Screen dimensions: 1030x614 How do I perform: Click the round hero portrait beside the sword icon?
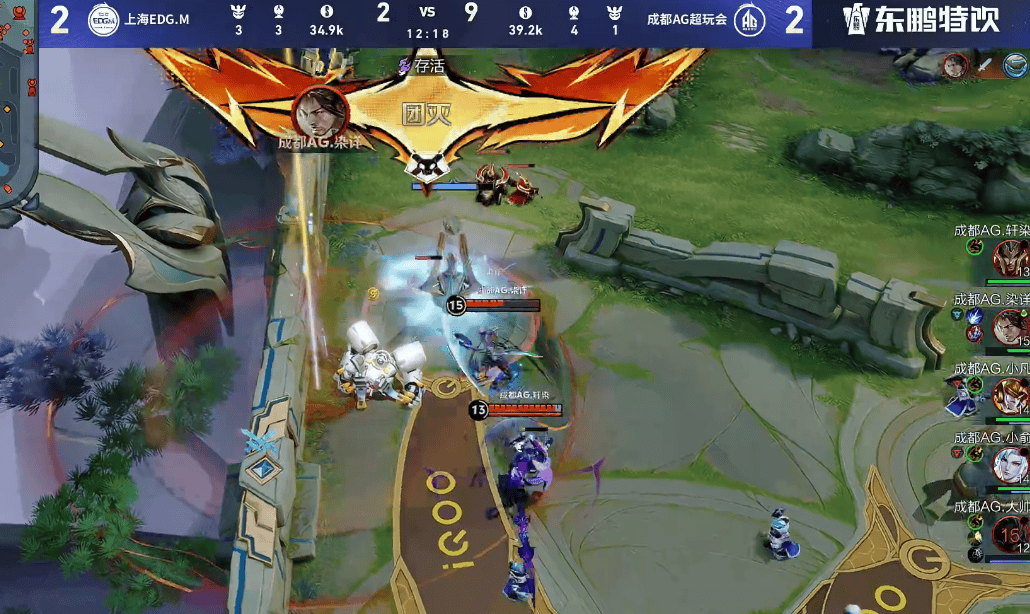coord(956,66)
